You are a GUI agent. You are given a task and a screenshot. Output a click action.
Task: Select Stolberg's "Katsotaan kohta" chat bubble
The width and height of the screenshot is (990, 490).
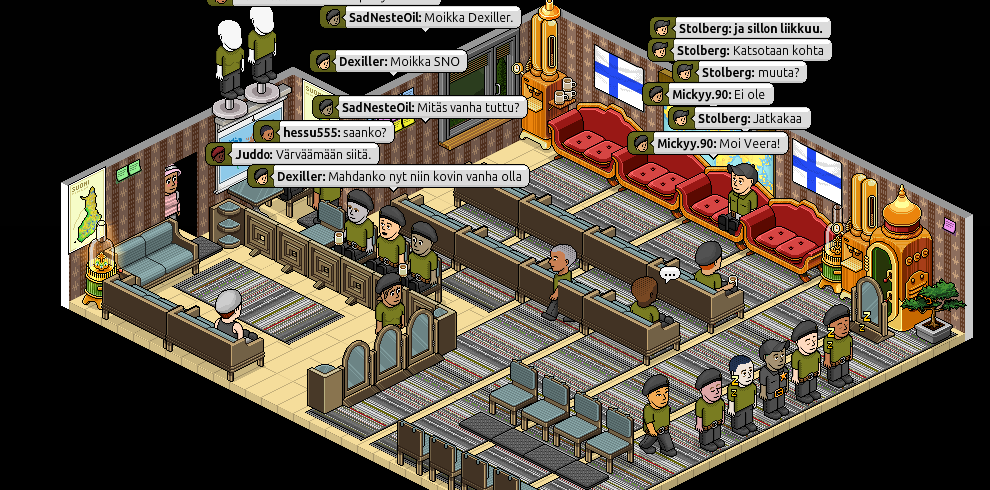pyautogui.click(x=740, y=50)
